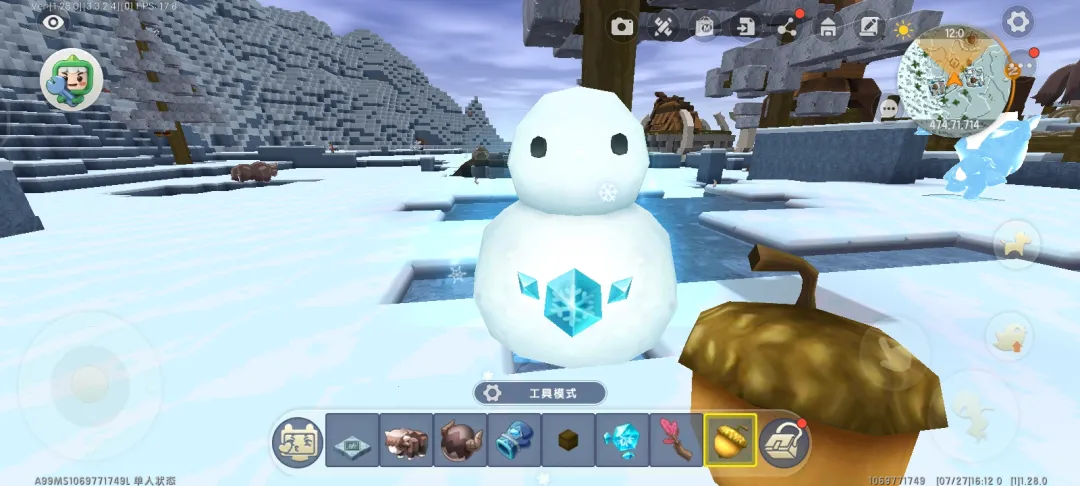Open the house home icon
Image resolution: width=1080 pixels, height=486 pixels.
click(x=828, y=27)
